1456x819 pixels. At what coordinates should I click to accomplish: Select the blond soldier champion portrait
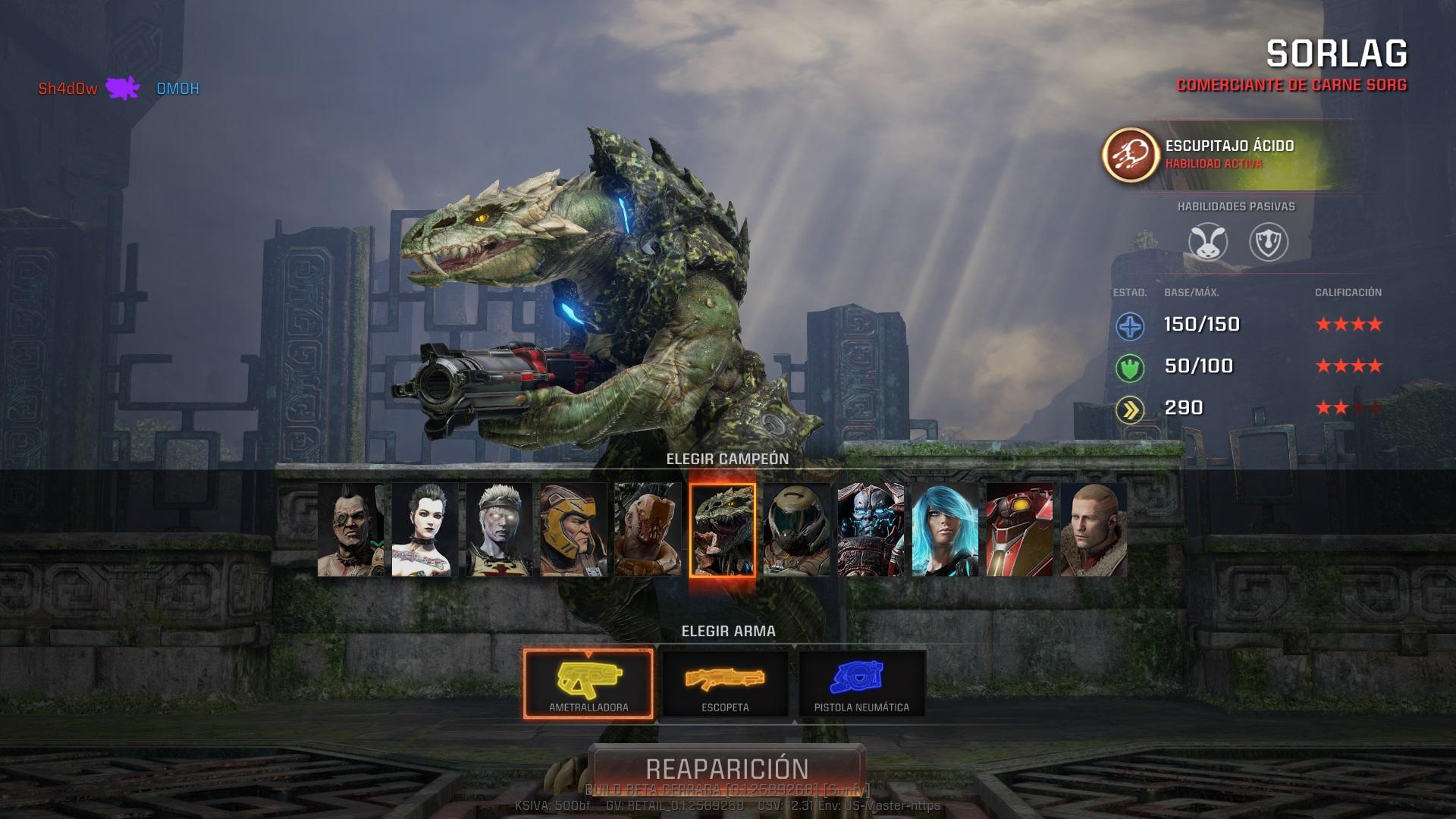click(1094, 529)
